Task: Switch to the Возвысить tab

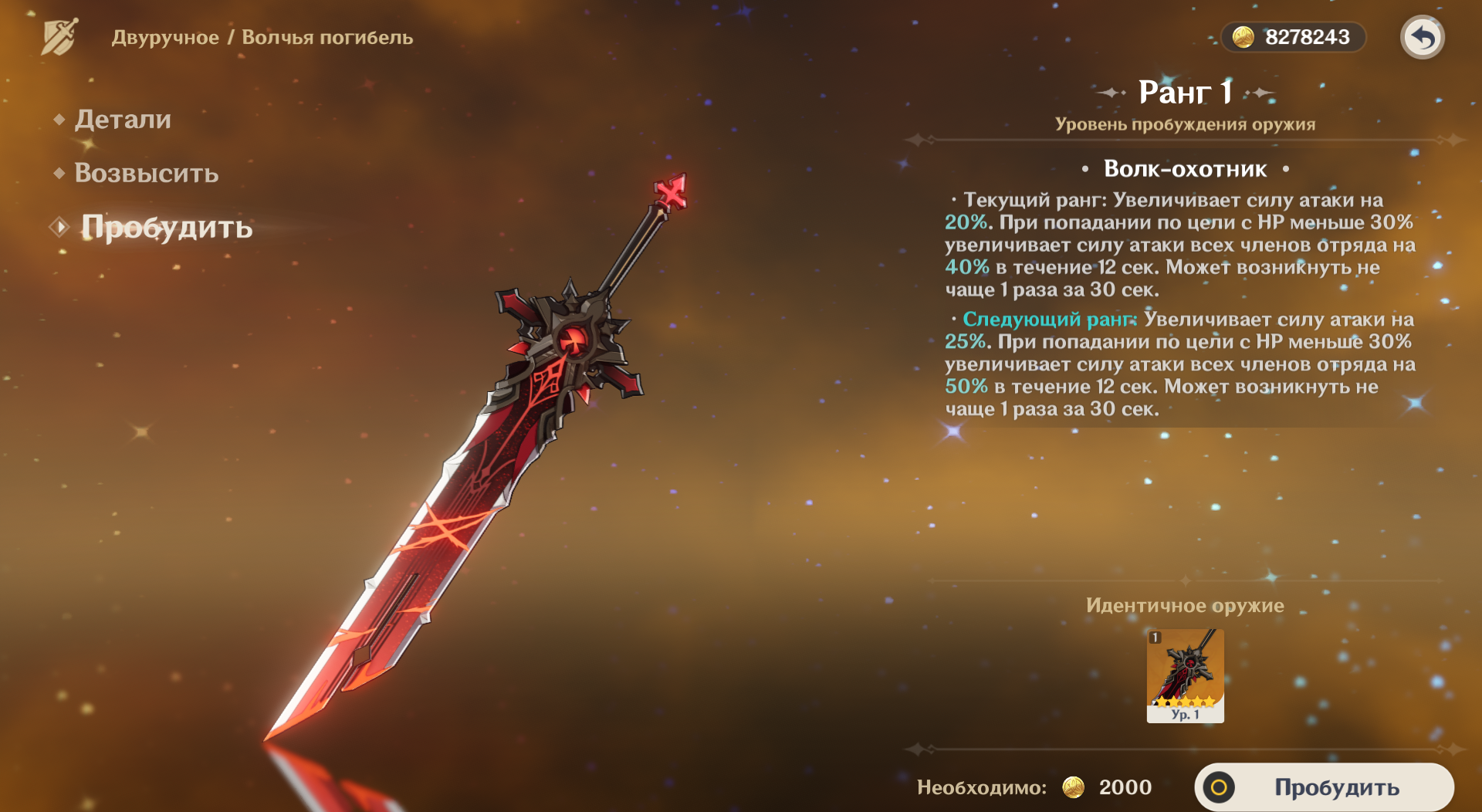Action: [146, 174]
